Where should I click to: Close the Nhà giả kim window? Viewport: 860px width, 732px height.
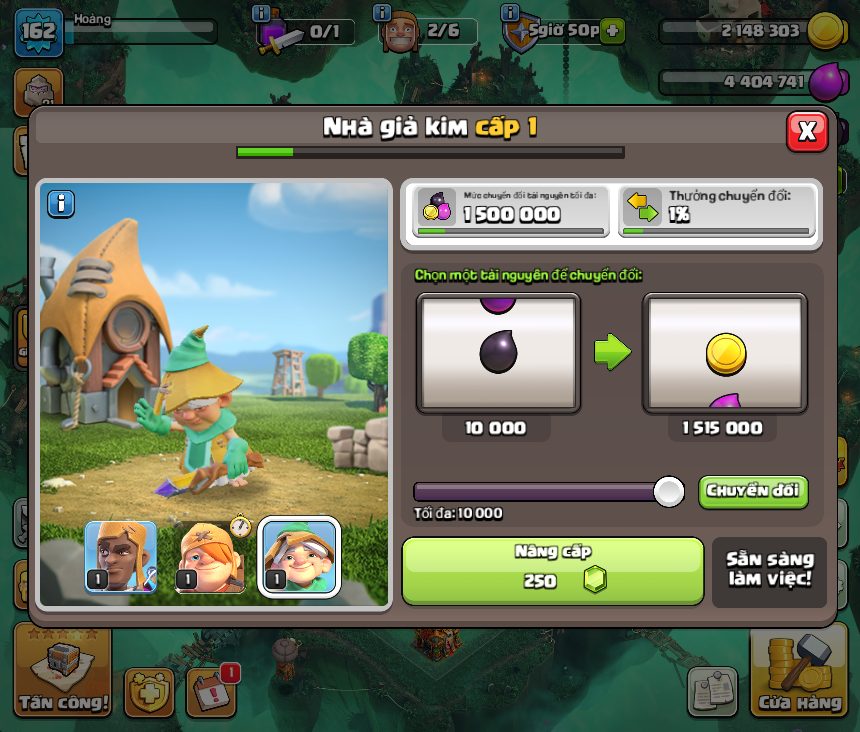click(806, 131)
